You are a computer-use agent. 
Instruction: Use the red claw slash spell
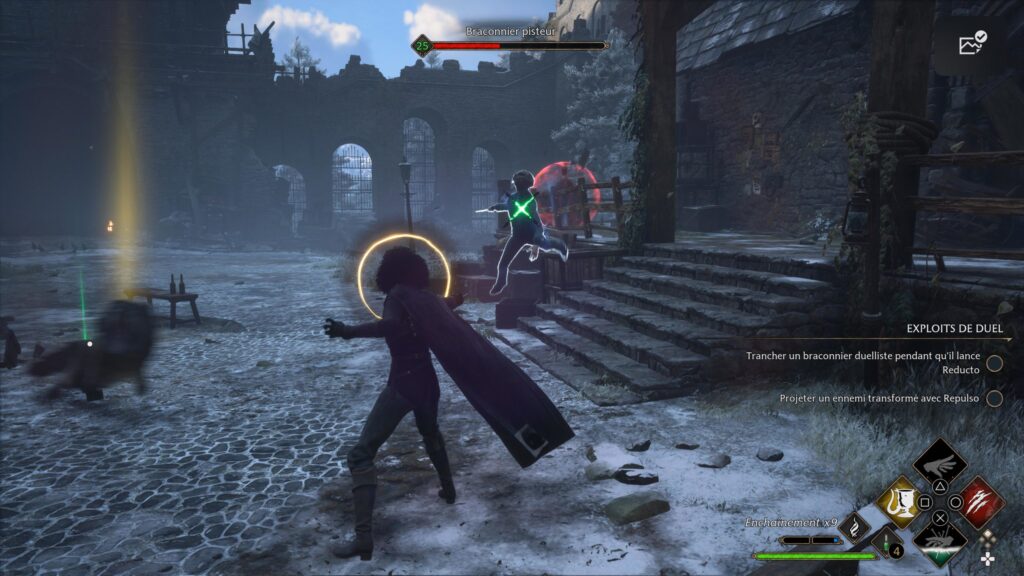980,500
